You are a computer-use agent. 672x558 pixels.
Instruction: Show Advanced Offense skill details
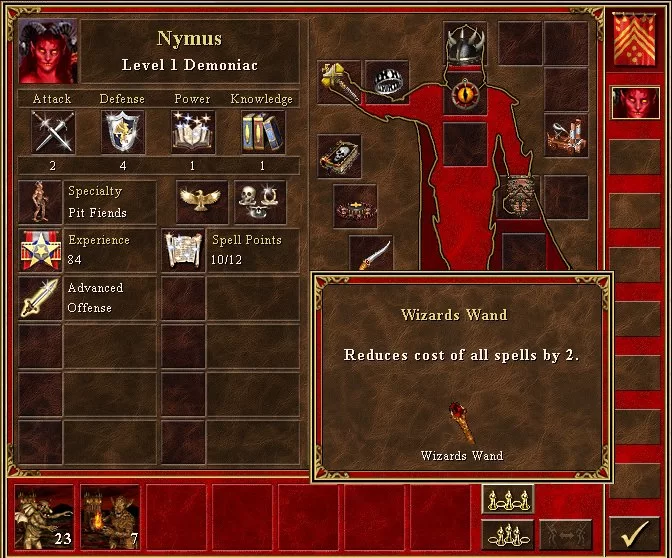click(x=40, y=298)
